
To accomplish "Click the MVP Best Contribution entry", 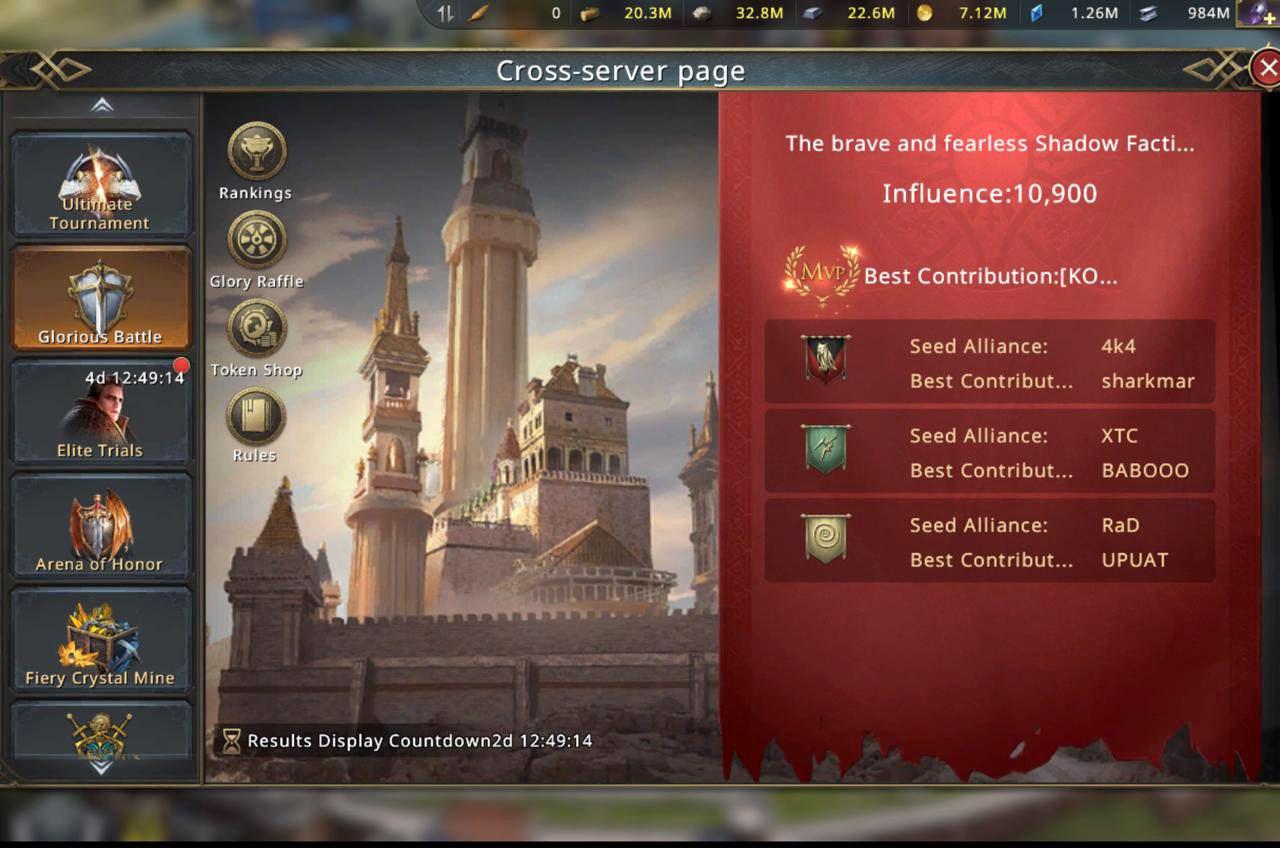I will [x=950, y=276].
